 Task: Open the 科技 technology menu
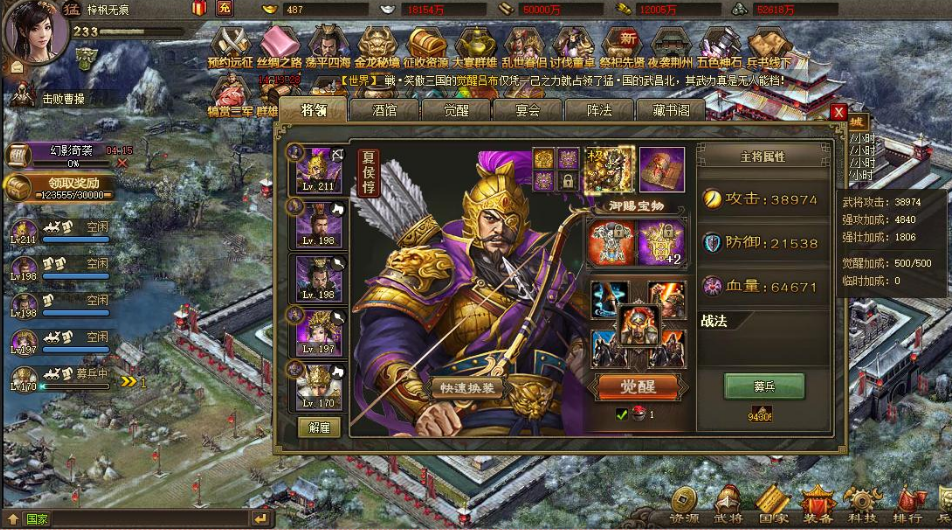coord(862,505)
